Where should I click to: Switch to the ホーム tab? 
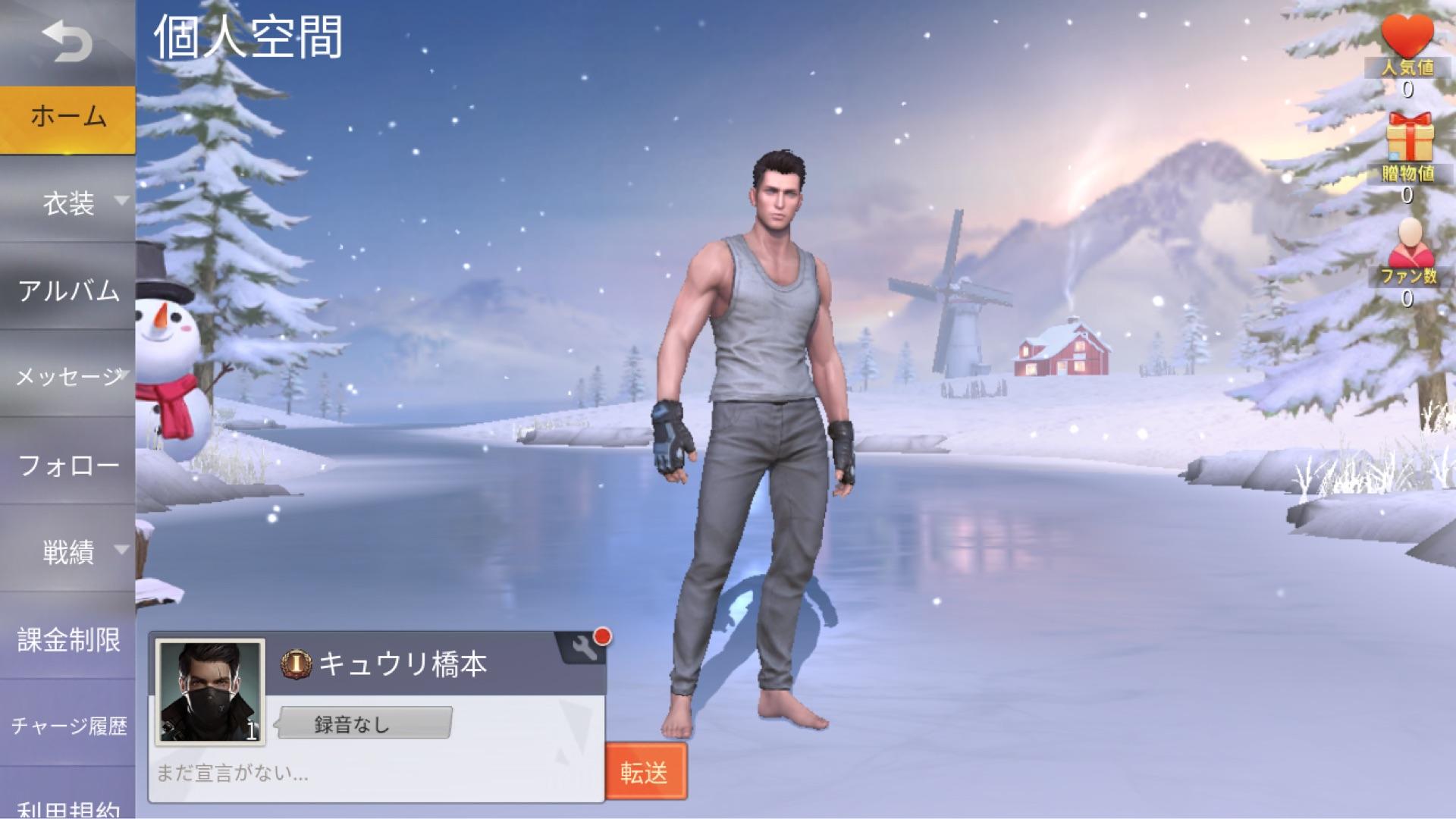68,115
